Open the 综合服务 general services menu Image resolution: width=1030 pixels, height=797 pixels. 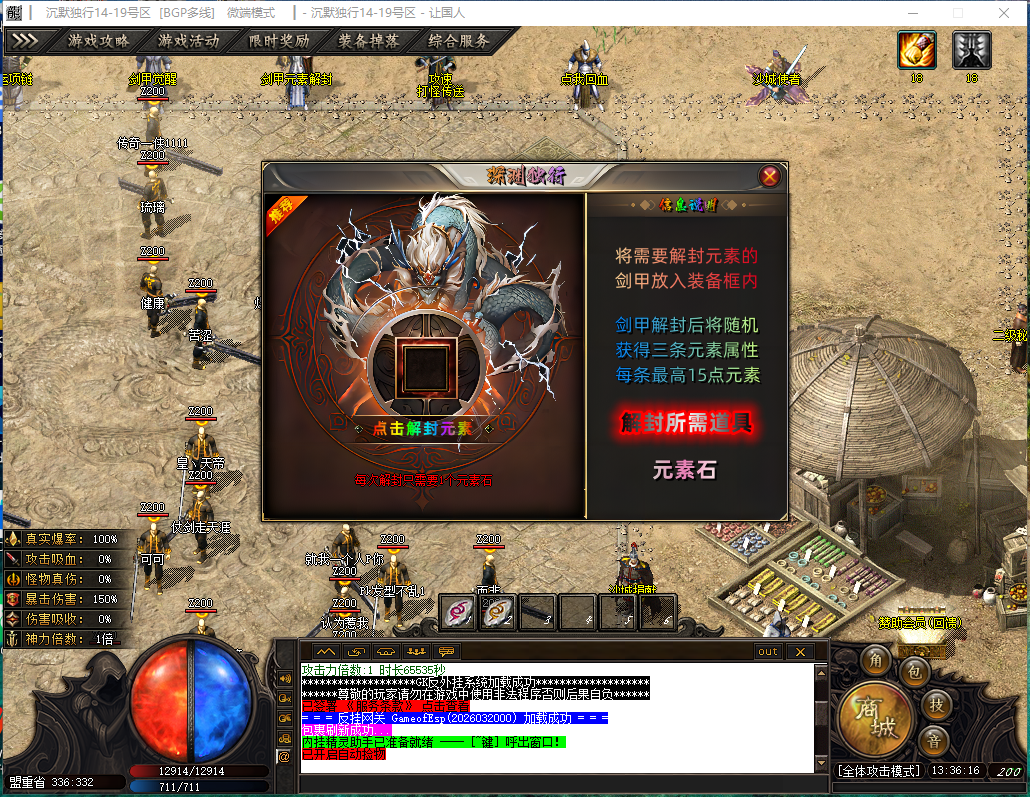(x=459, y=41)
